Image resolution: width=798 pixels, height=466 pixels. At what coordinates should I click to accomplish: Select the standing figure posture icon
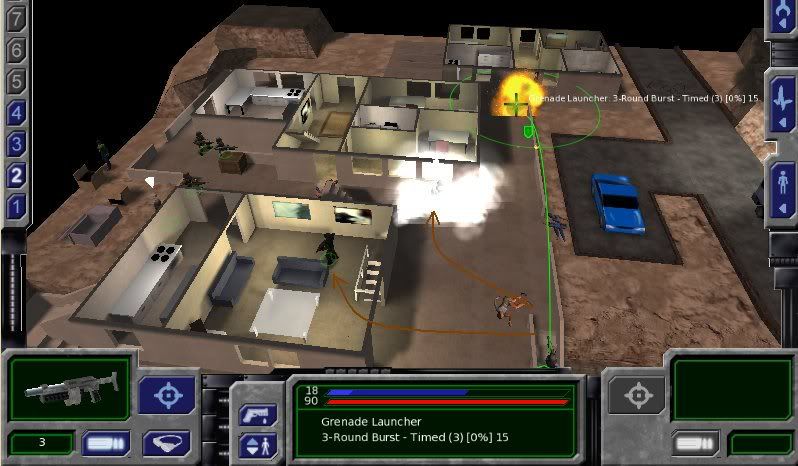point(782,188)
